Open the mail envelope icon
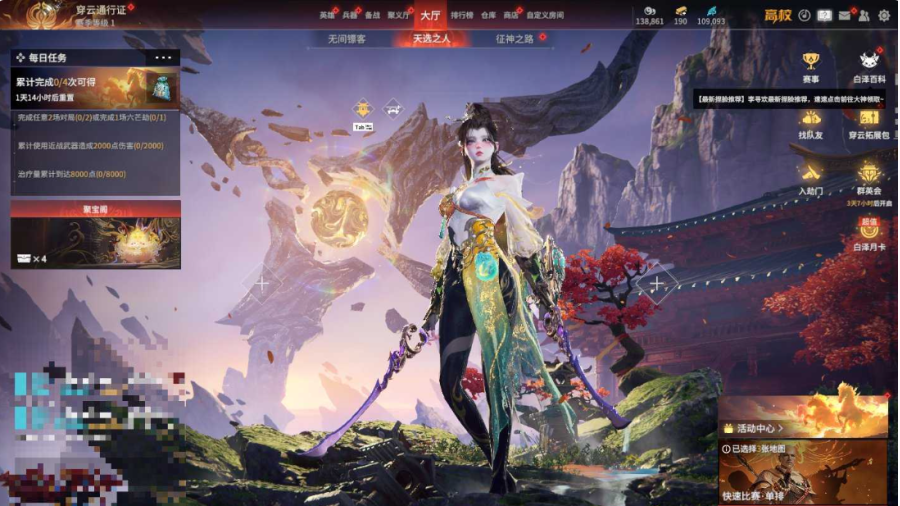Screen dimensions: 900x506 tap(845, 15)
